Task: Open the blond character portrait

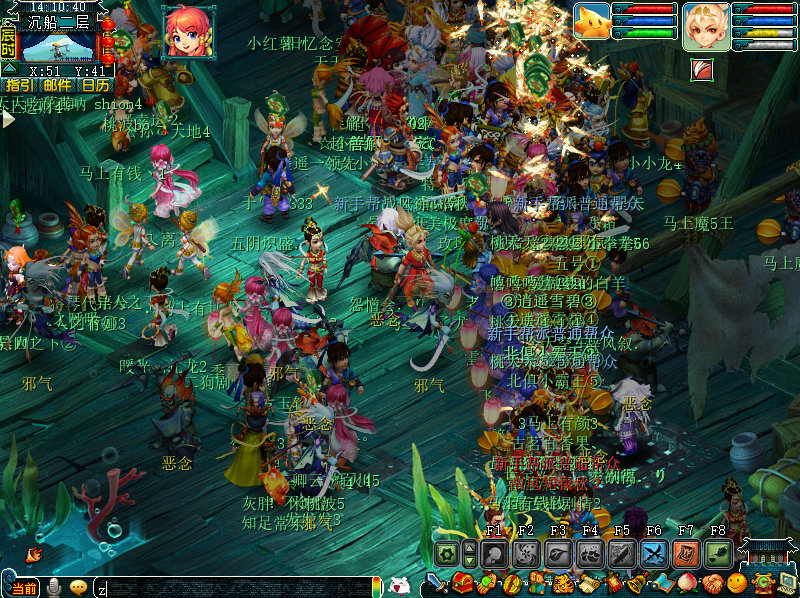Action: [x=706, y=26]
